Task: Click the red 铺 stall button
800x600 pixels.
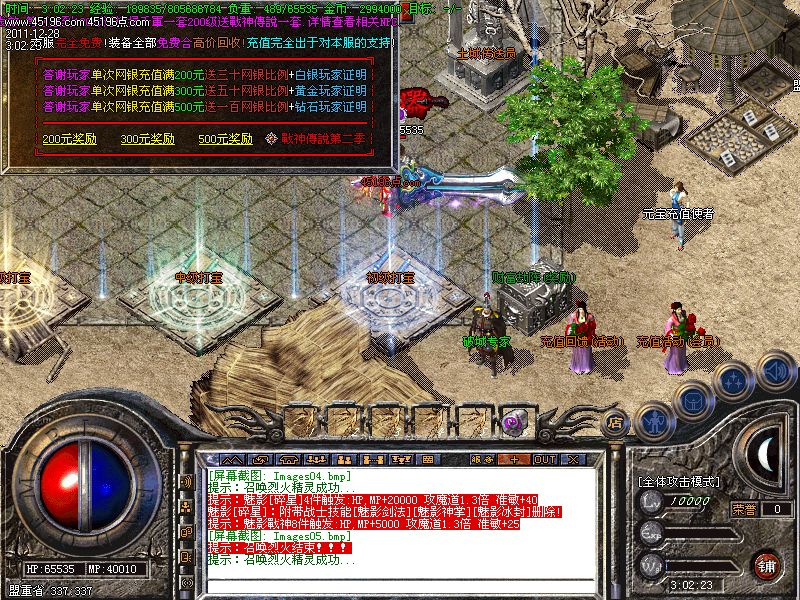Action: [x=767, y=565]
